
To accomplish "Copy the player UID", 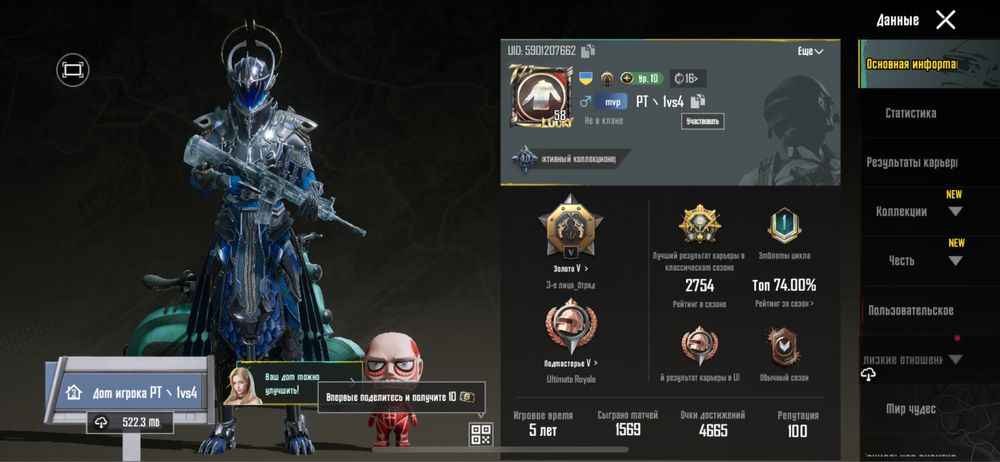I will 588,51.
